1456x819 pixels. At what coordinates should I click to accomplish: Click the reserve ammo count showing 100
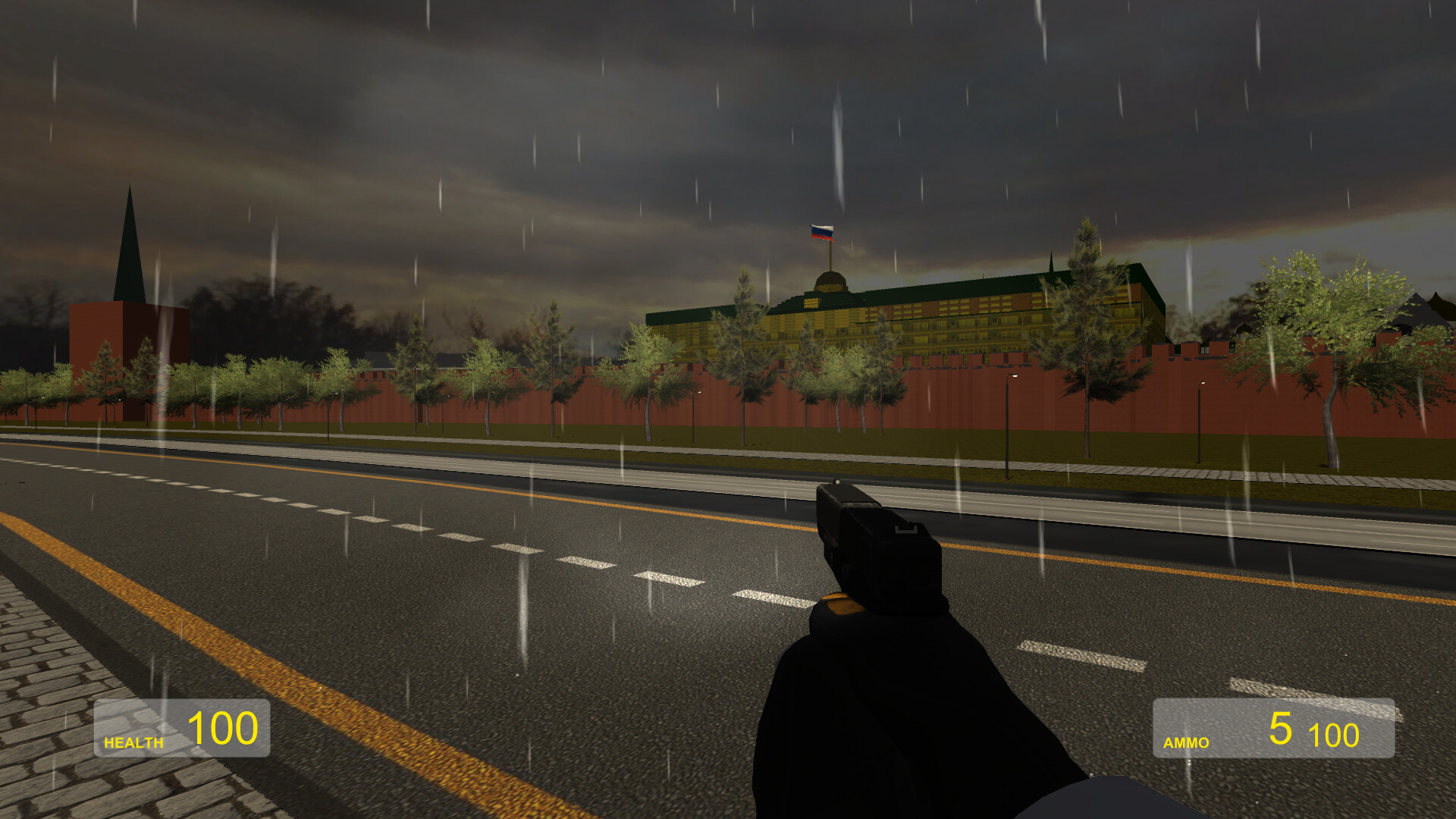pyautogui.click(x=1333, y=734)
